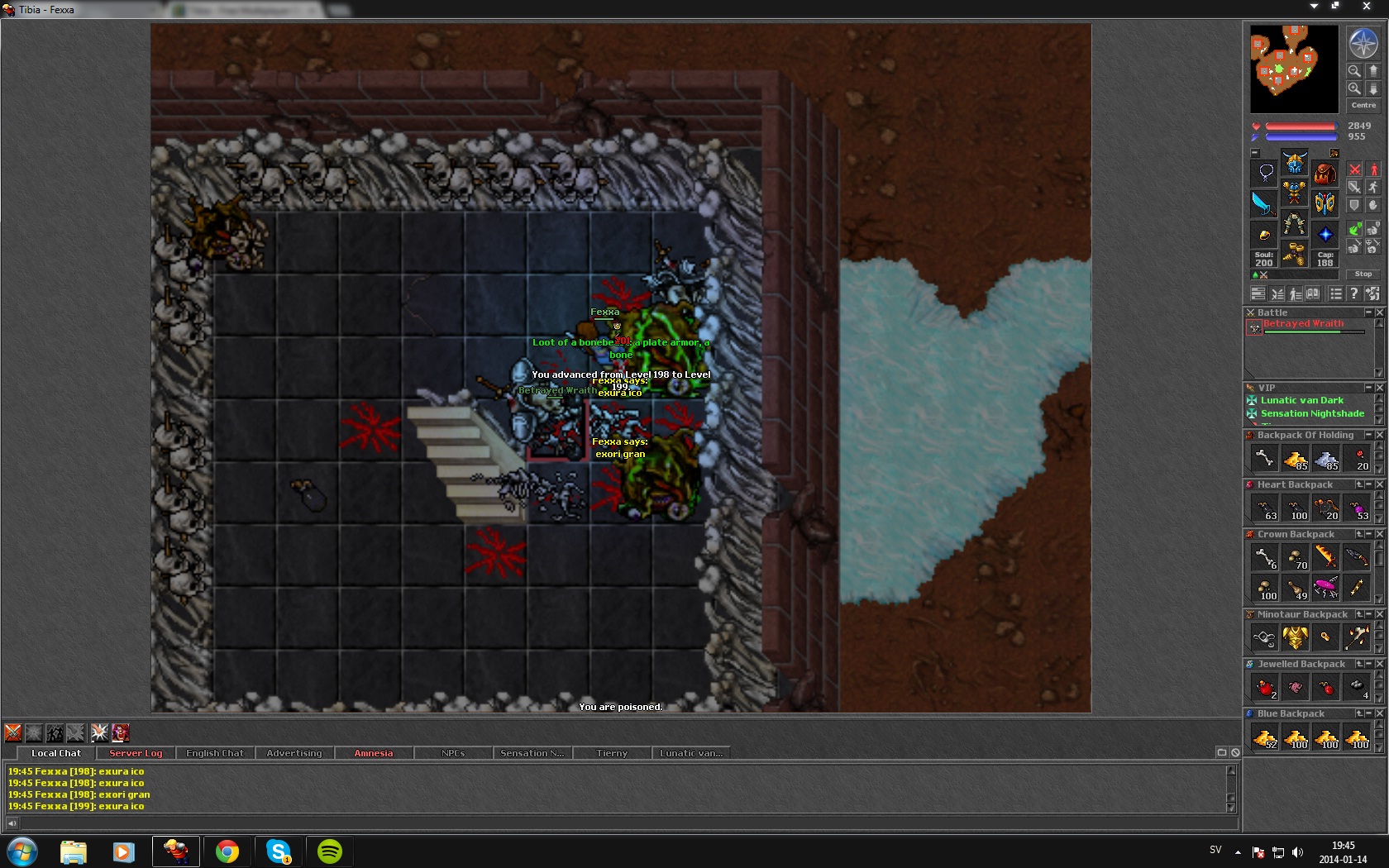Open the Amnesia chat channel tab
Viewport: 1389px width, 868px height.
(374, 753)
